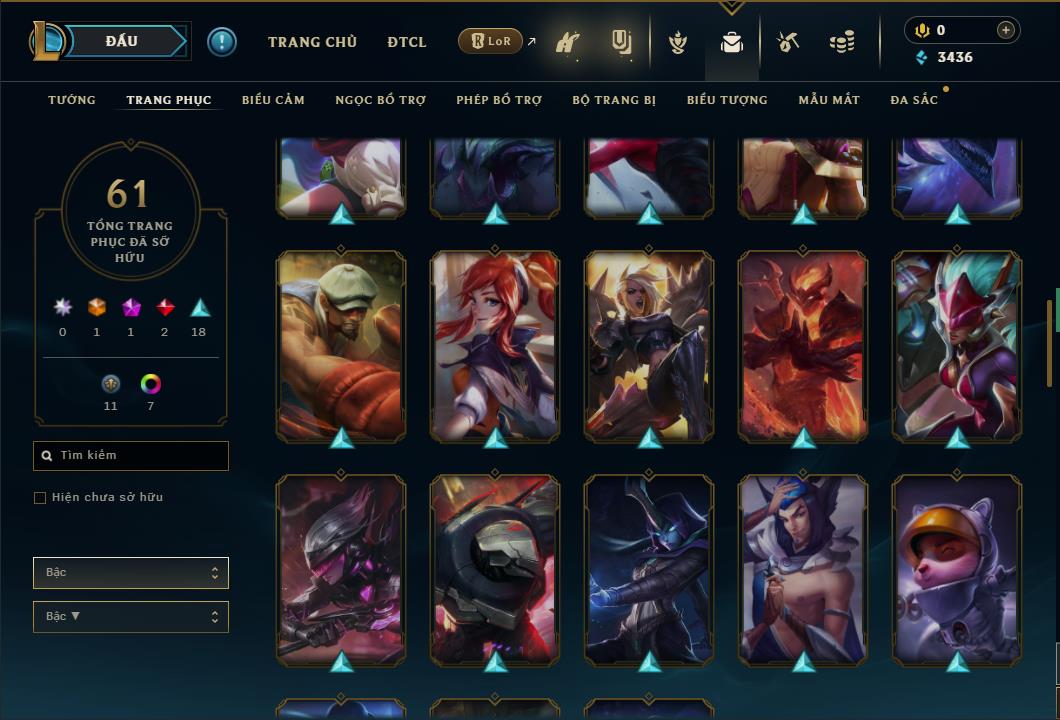This screenshot has height=720, width=1060.
Task: Select the astronaut Teemo skin card
Action: coord(956,568)
